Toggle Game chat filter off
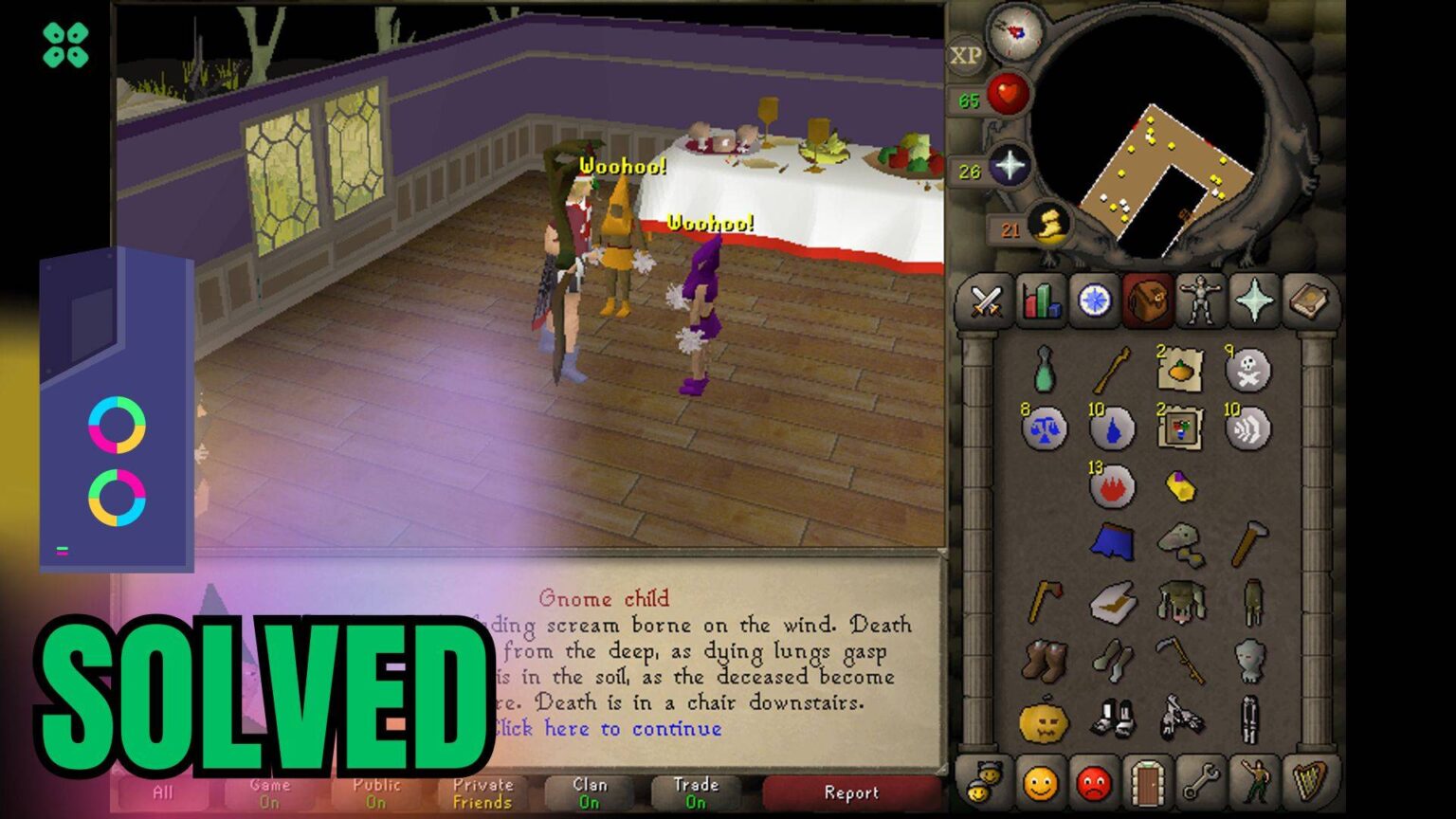Screen dimensions: 1456x819 click(267, 792)
